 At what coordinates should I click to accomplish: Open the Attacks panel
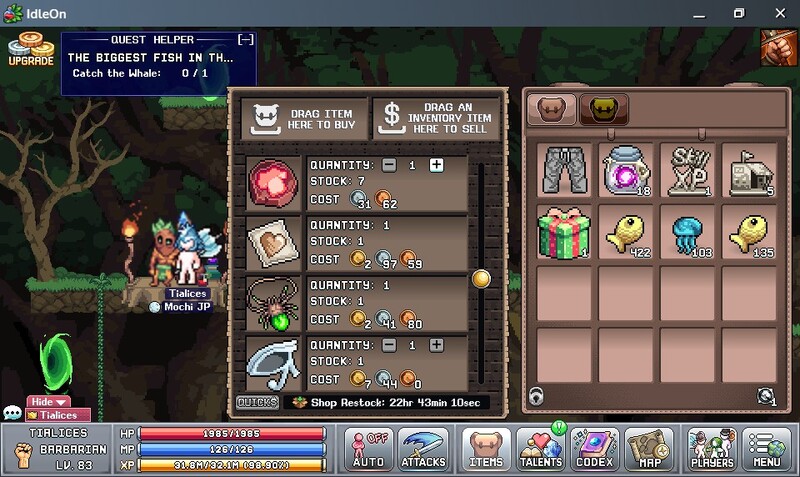pyautogui.click(x=423, y=449)
